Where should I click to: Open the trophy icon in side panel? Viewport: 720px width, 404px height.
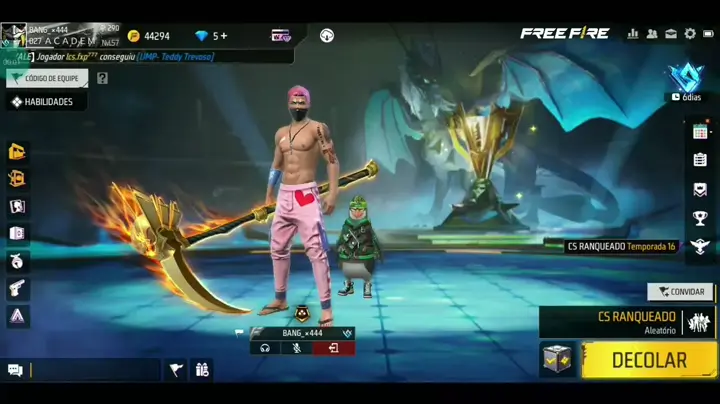700,218
